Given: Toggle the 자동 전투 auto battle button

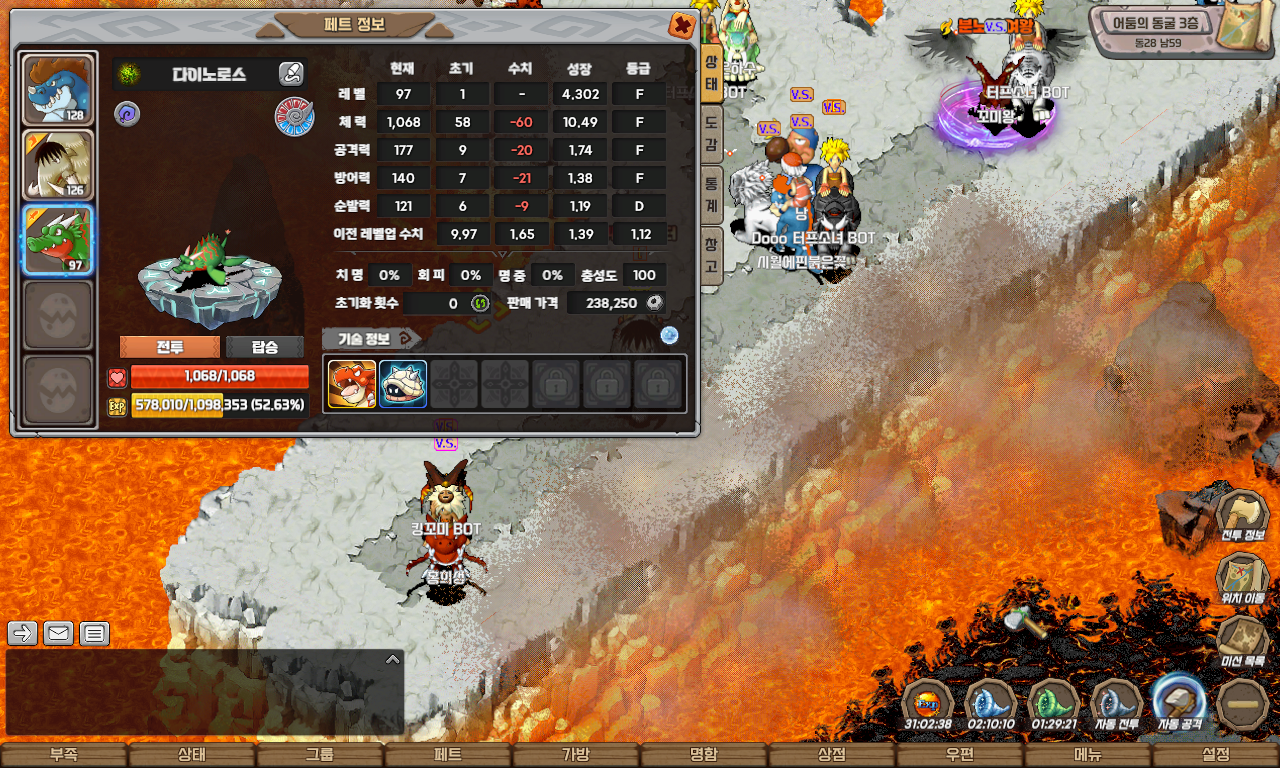Looking at the screenshot, I should point(1116,704).
